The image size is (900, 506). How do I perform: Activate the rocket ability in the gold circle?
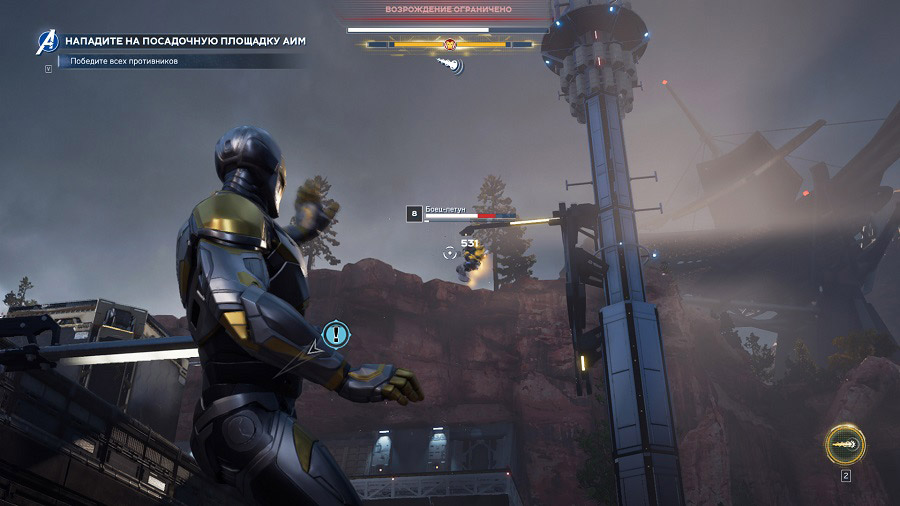[x=845, y=444]
